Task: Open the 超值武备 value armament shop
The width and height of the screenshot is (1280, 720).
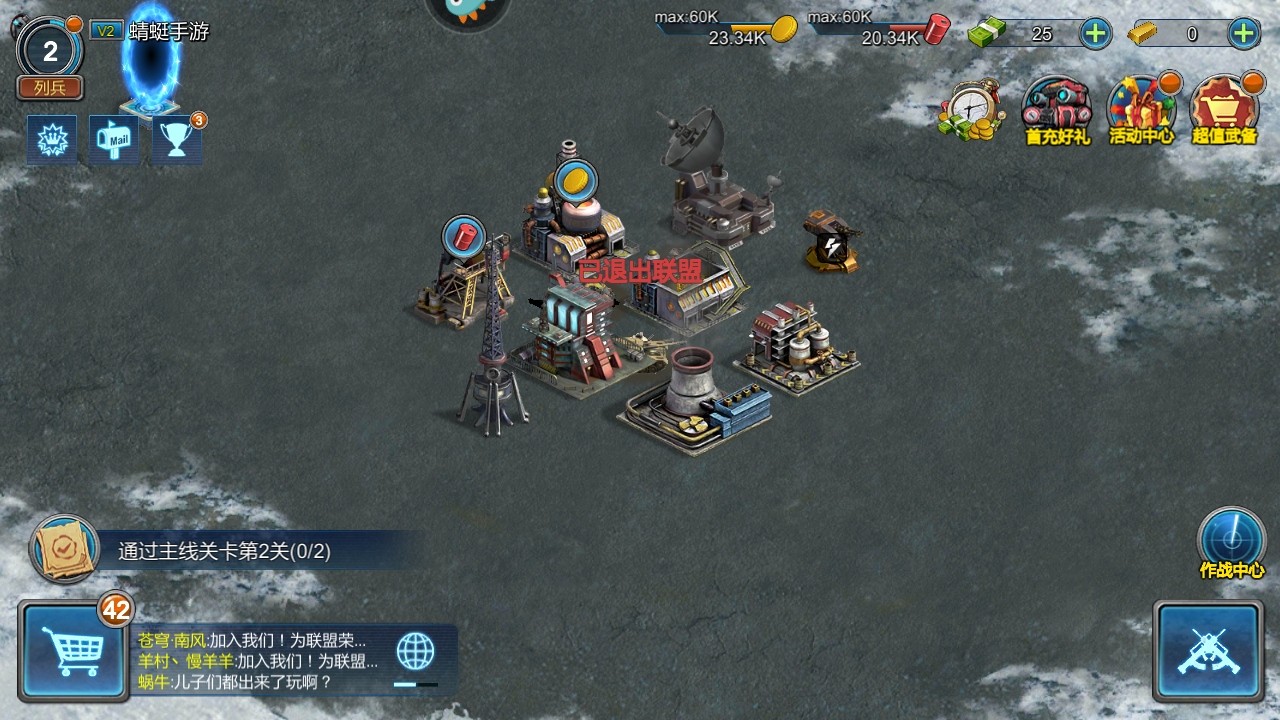Action: pos(1224,110)
